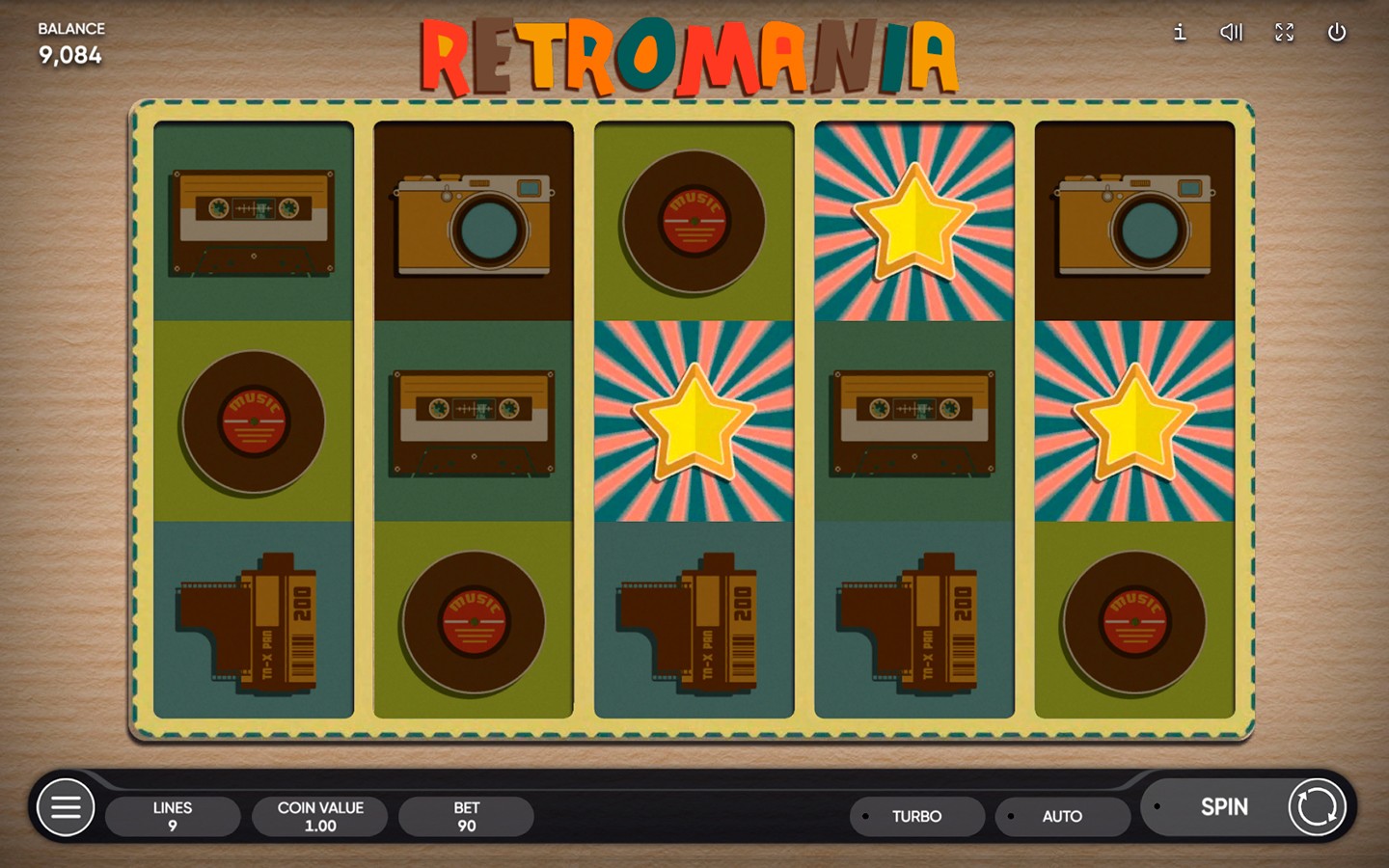
Task: Adjust the Coin Value setting
Action: point(320,816)
